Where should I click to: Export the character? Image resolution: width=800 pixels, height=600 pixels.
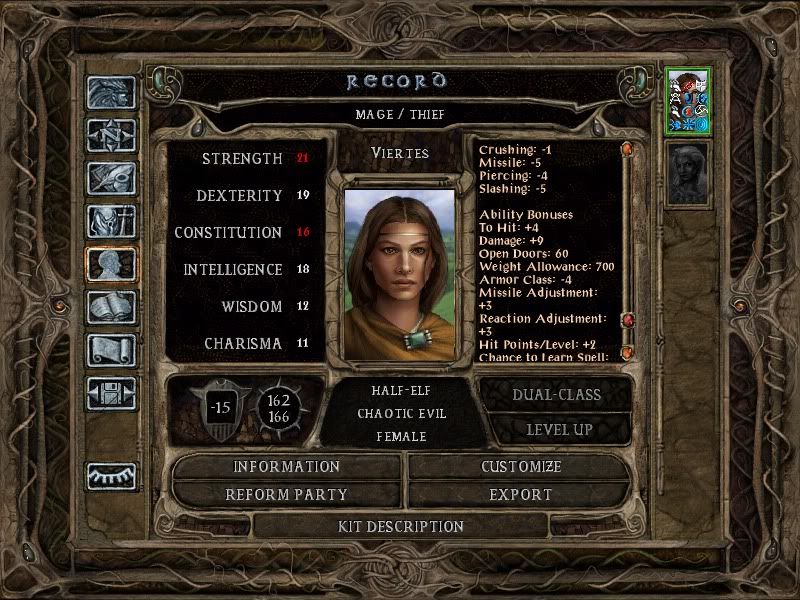[x=520, y=494]
